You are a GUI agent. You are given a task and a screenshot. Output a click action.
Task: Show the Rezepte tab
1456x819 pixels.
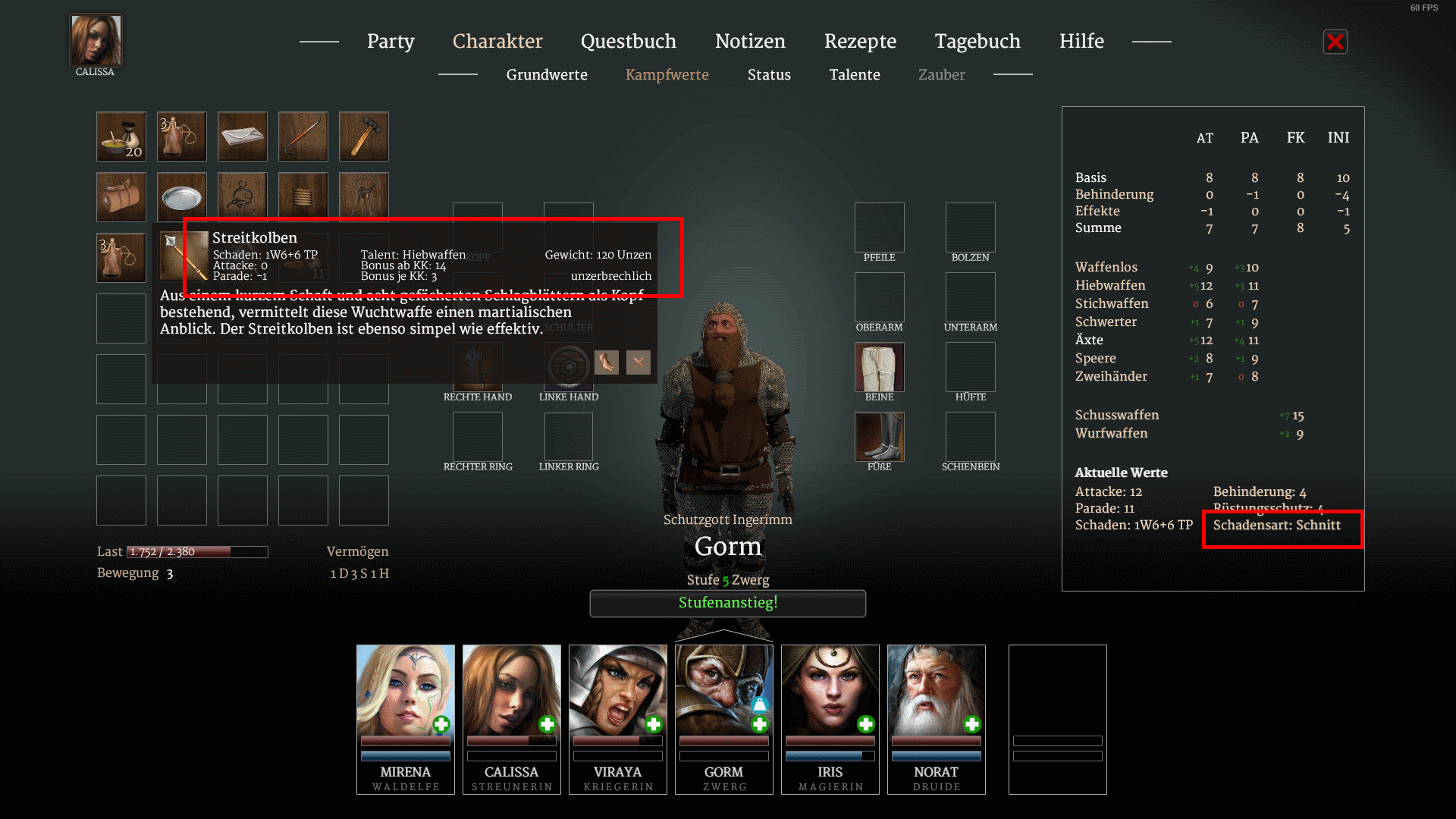coord(860,41)
